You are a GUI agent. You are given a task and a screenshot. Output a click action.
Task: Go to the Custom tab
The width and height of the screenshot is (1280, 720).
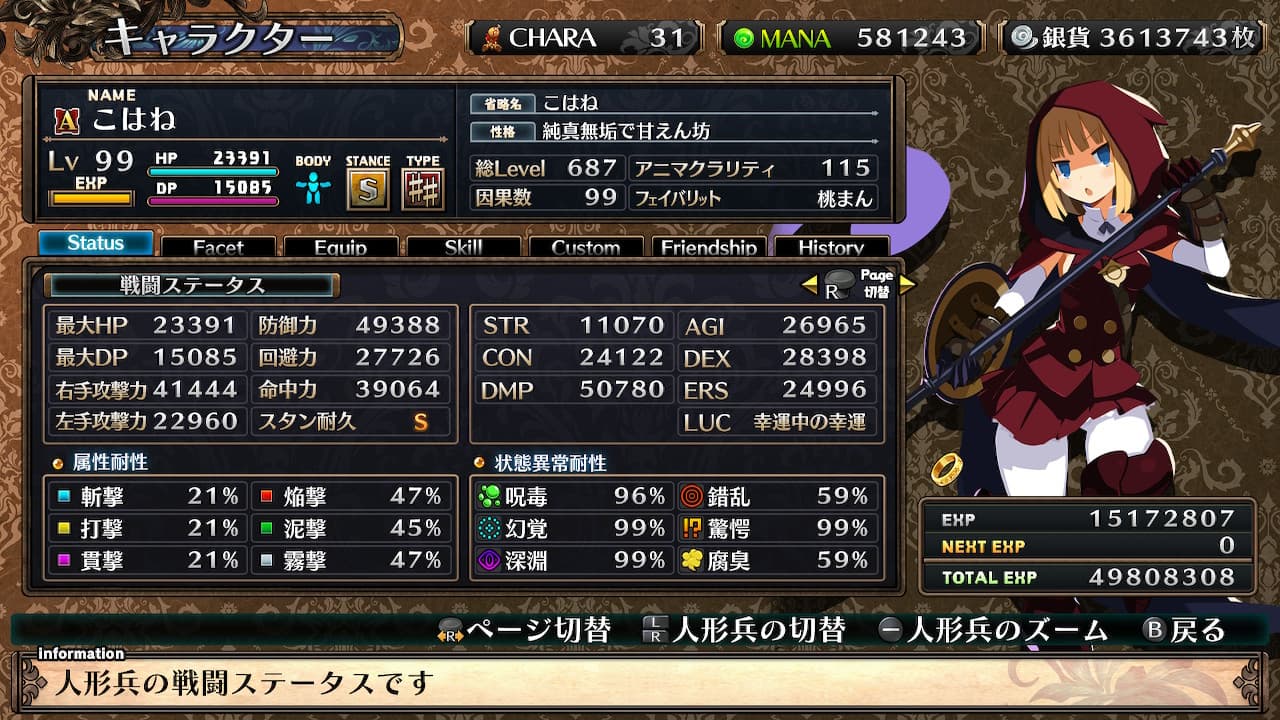coord(586,247)
